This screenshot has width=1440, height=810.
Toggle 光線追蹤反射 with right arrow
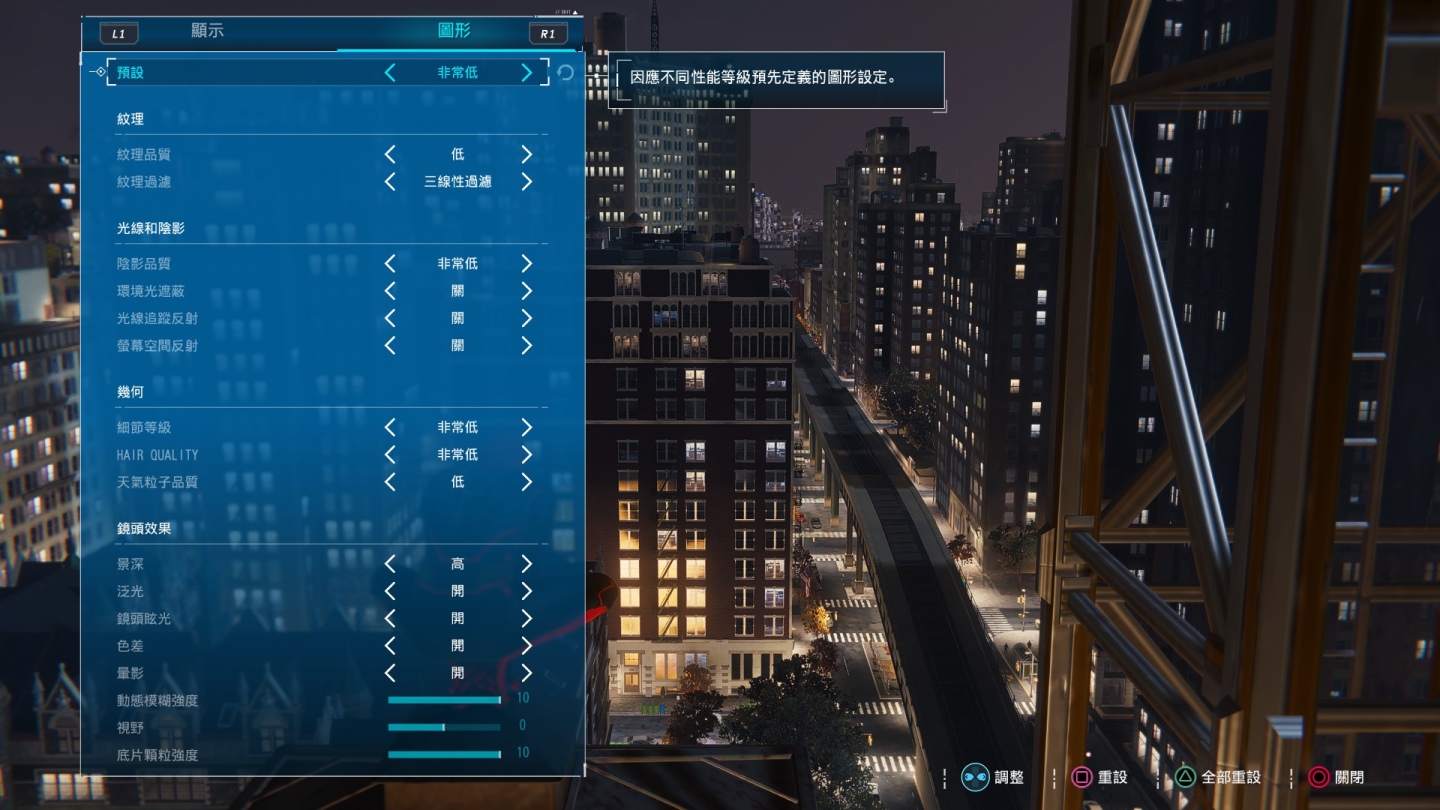click(x=527, y=318)
